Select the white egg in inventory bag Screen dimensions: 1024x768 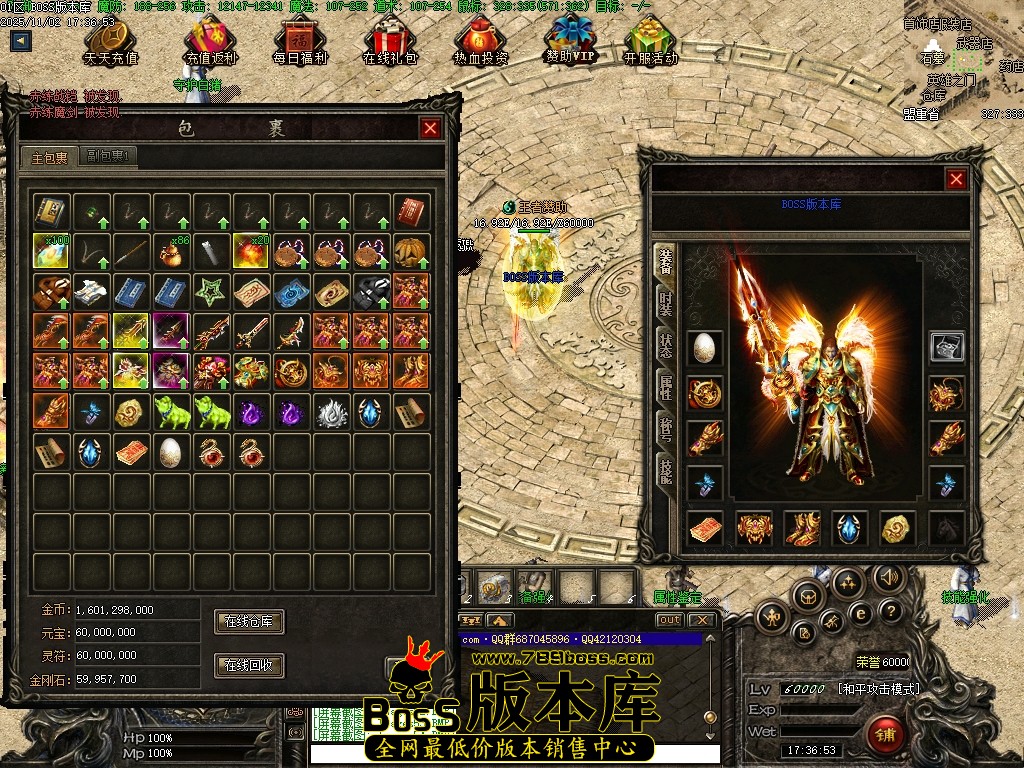pyautogui.click(x=171, y=451)
